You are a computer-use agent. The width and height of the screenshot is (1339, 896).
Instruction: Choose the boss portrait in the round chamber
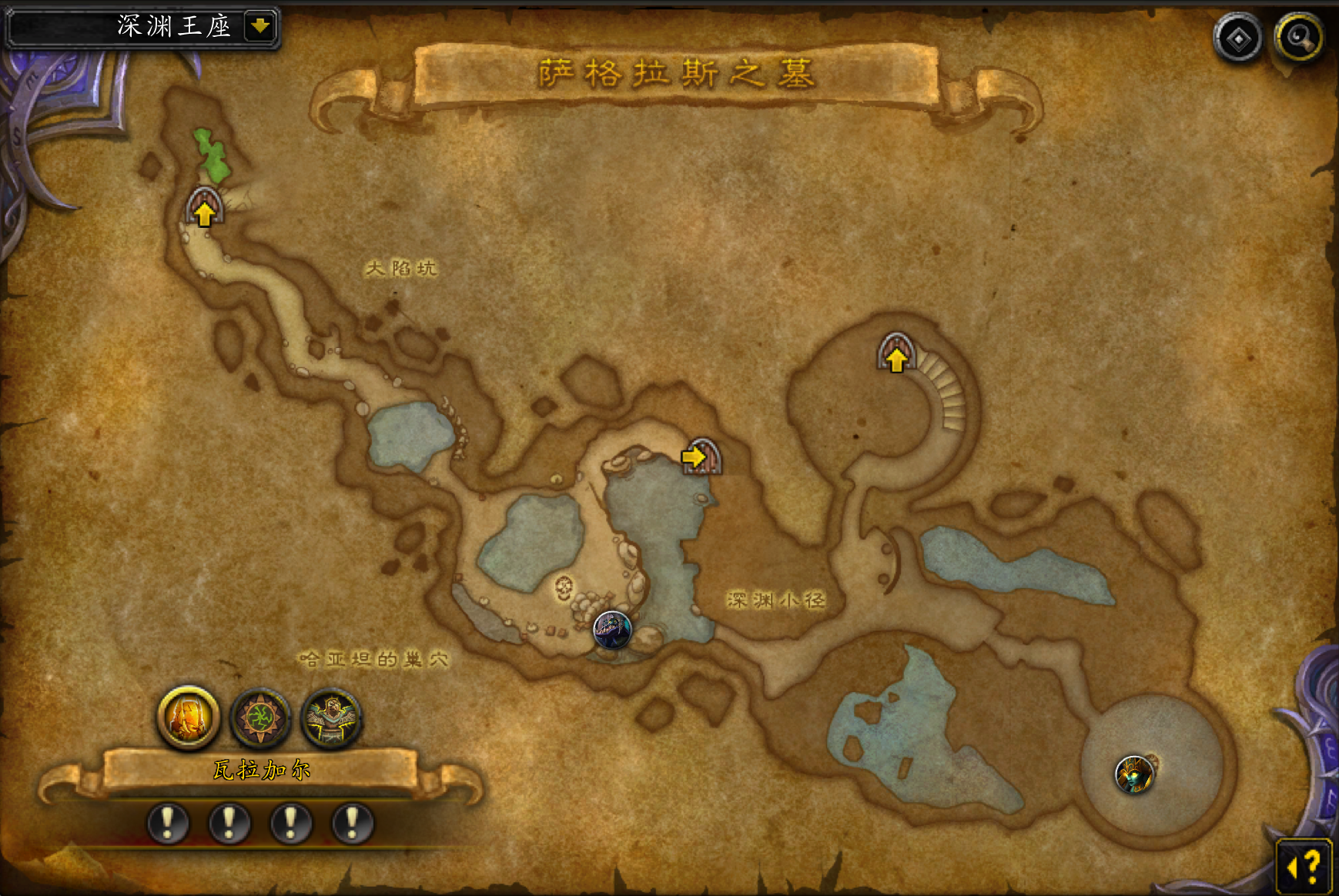pyautogui.click(x=1134, y=774)
